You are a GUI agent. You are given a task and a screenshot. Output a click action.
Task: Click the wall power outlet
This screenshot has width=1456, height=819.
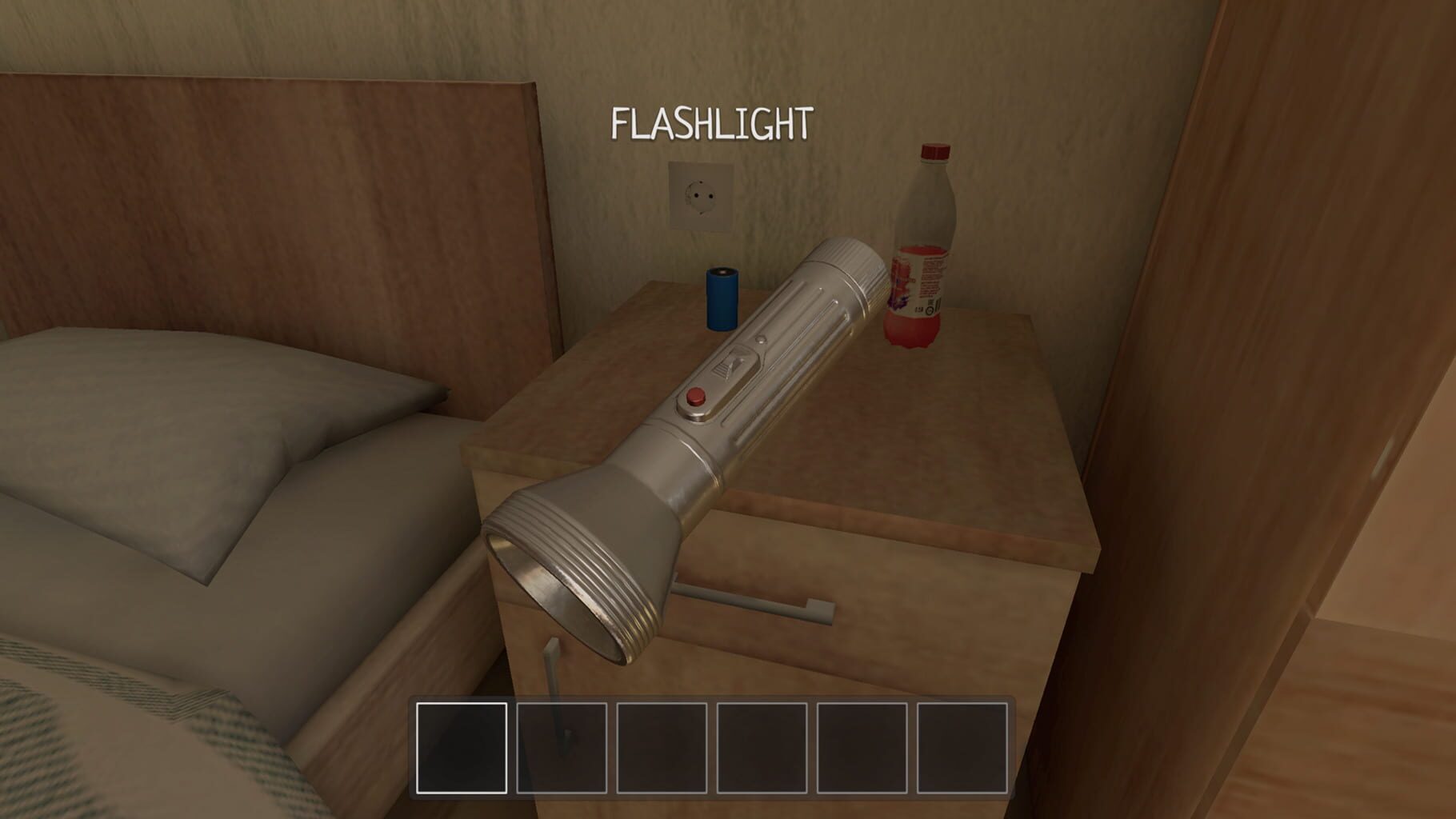point(702,196)
